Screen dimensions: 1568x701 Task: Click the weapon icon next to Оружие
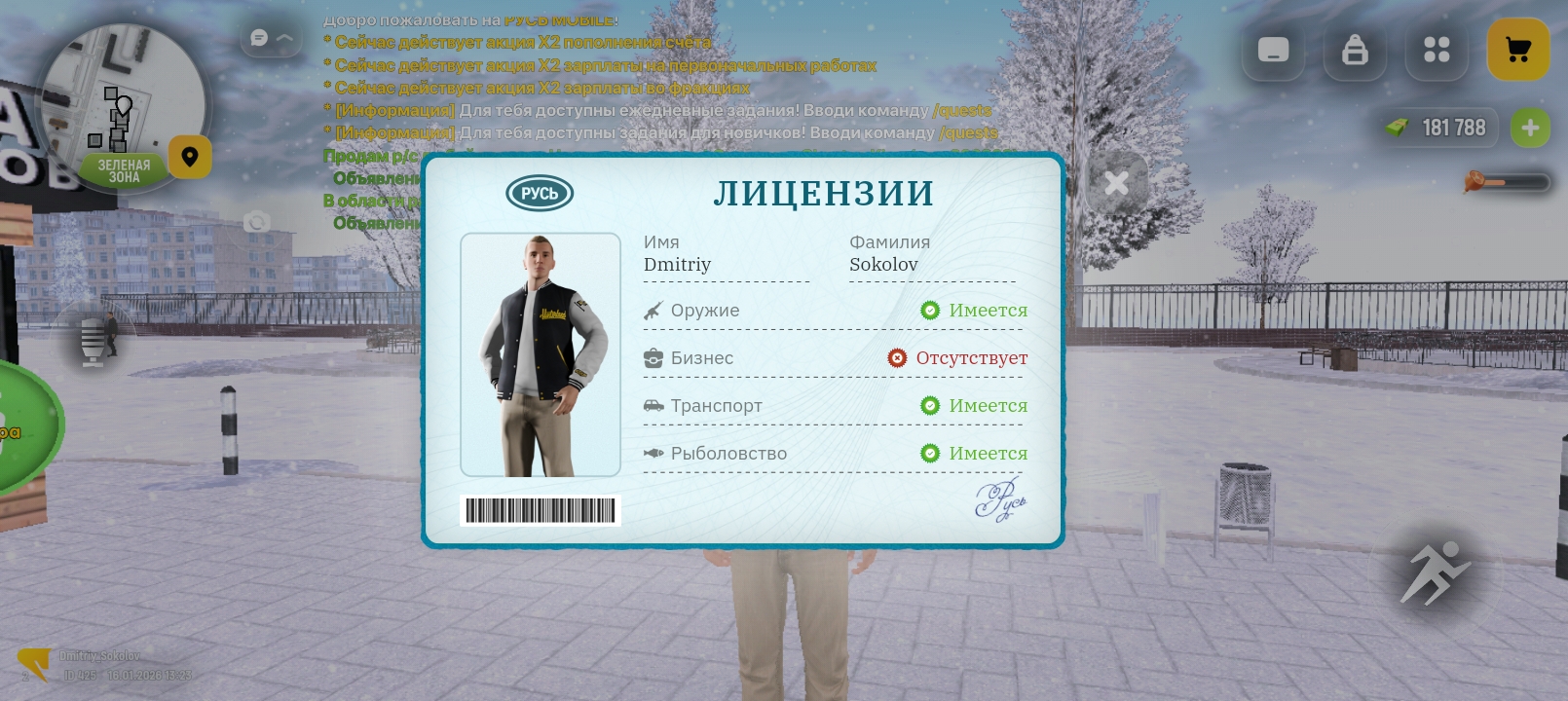pyautogui.click(x=652, y=310)
